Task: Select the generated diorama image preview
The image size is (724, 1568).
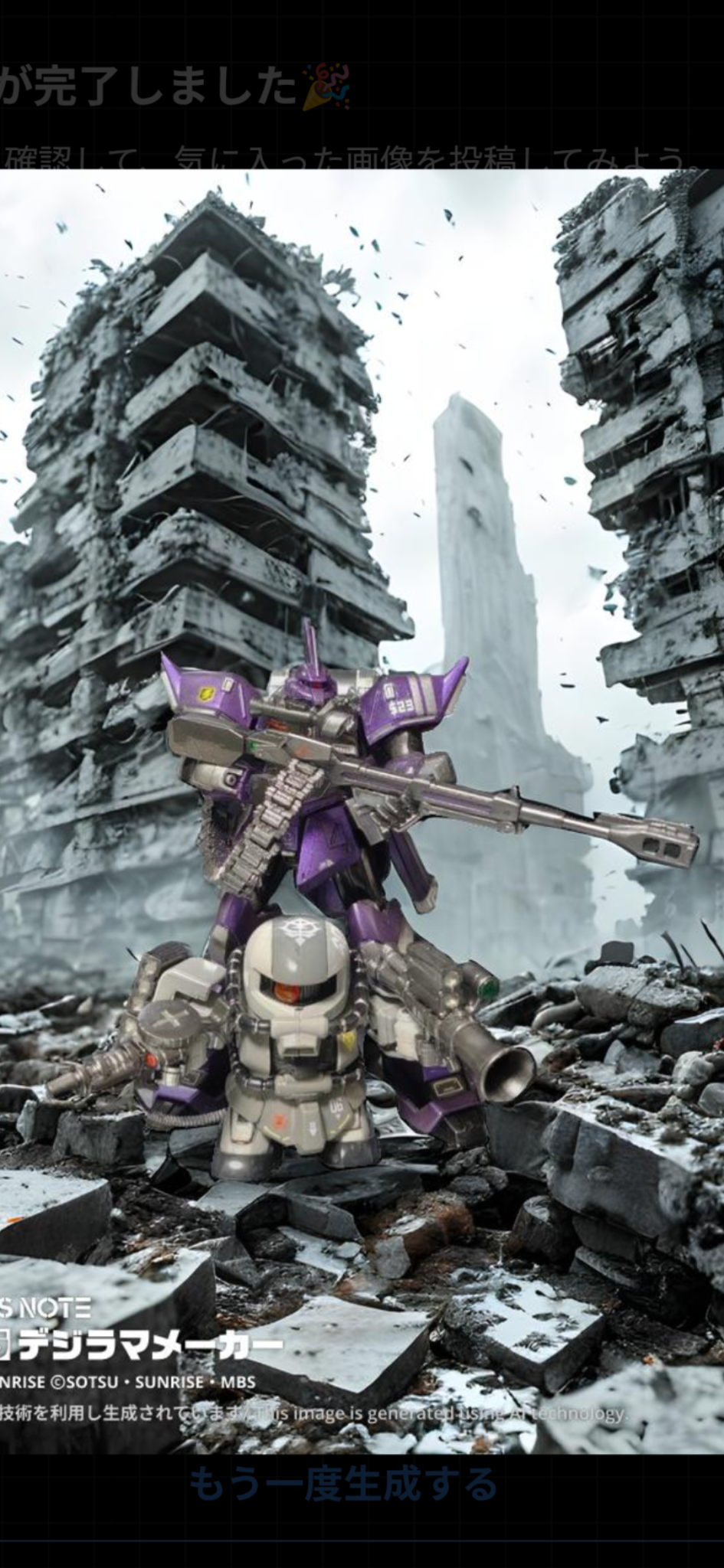Action: click(x=362, y=810)
